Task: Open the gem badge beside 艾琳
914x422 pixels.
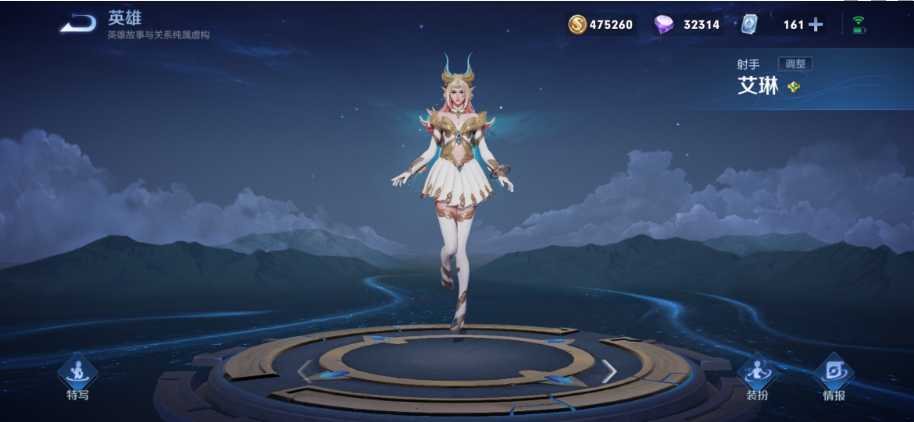Action: click(x=794, y=87)
